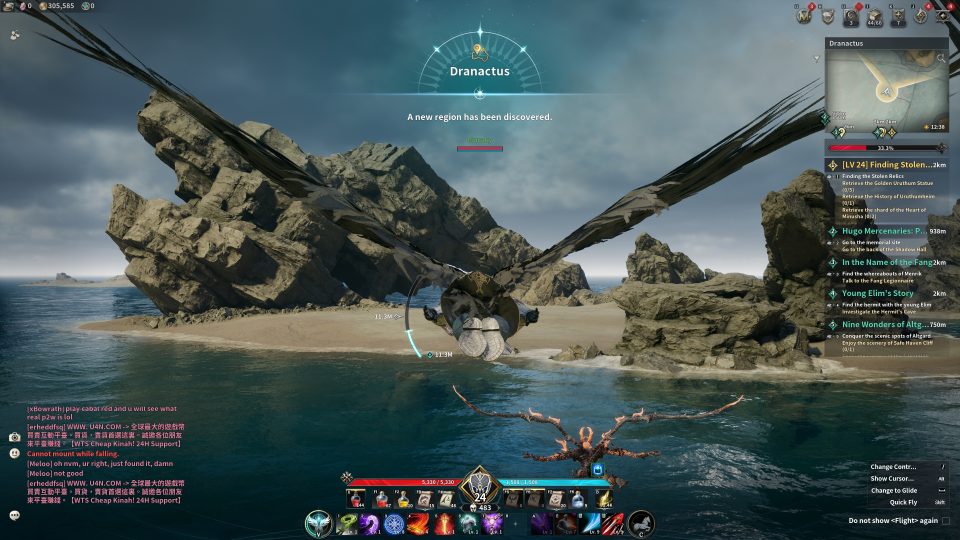The height and width of the screenshot is (540, 960).
Task: Use the red health potion in quickslot
Action: point(355,498)
